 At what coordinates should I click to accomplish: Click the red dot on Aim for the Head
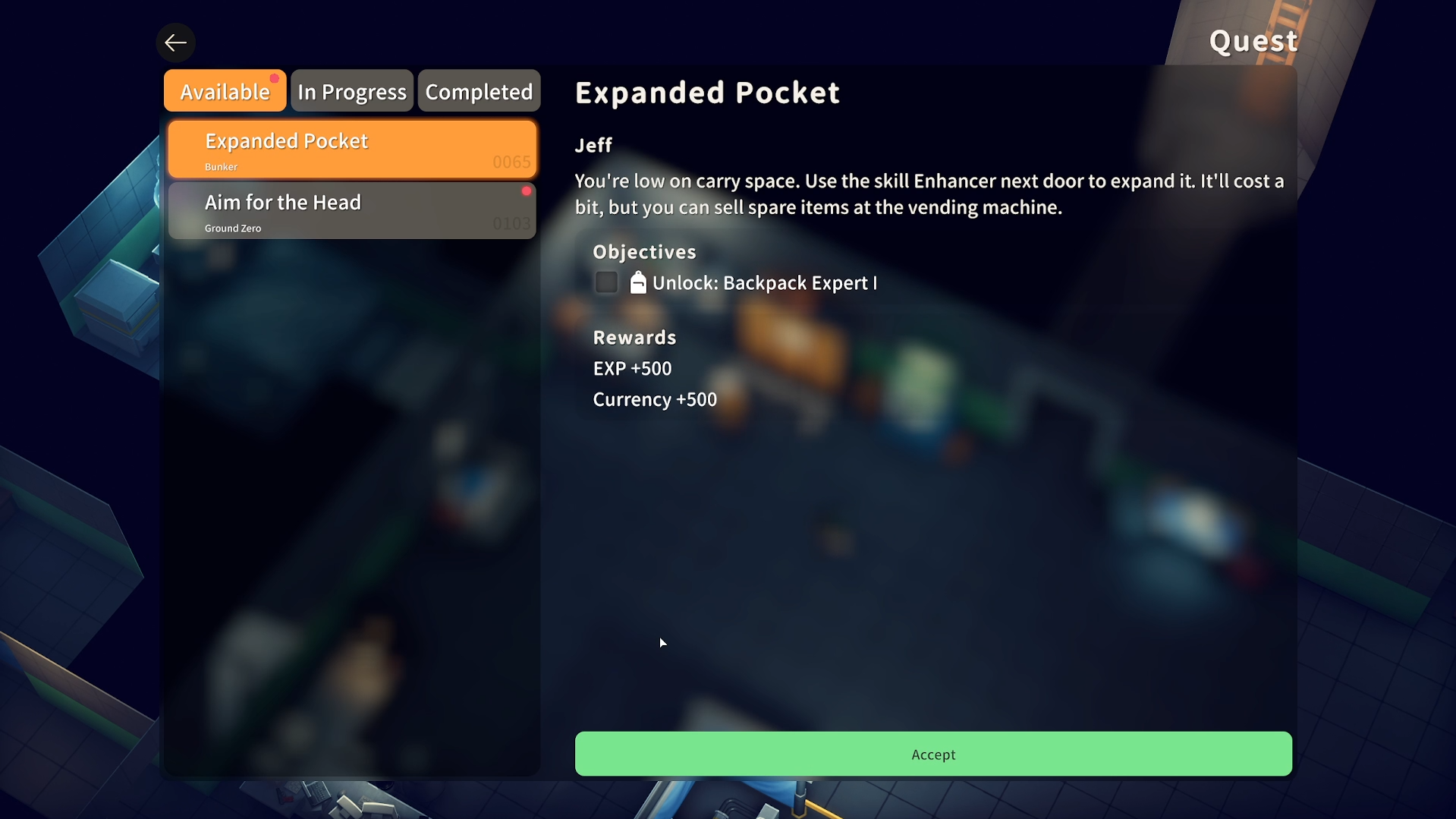527,191
